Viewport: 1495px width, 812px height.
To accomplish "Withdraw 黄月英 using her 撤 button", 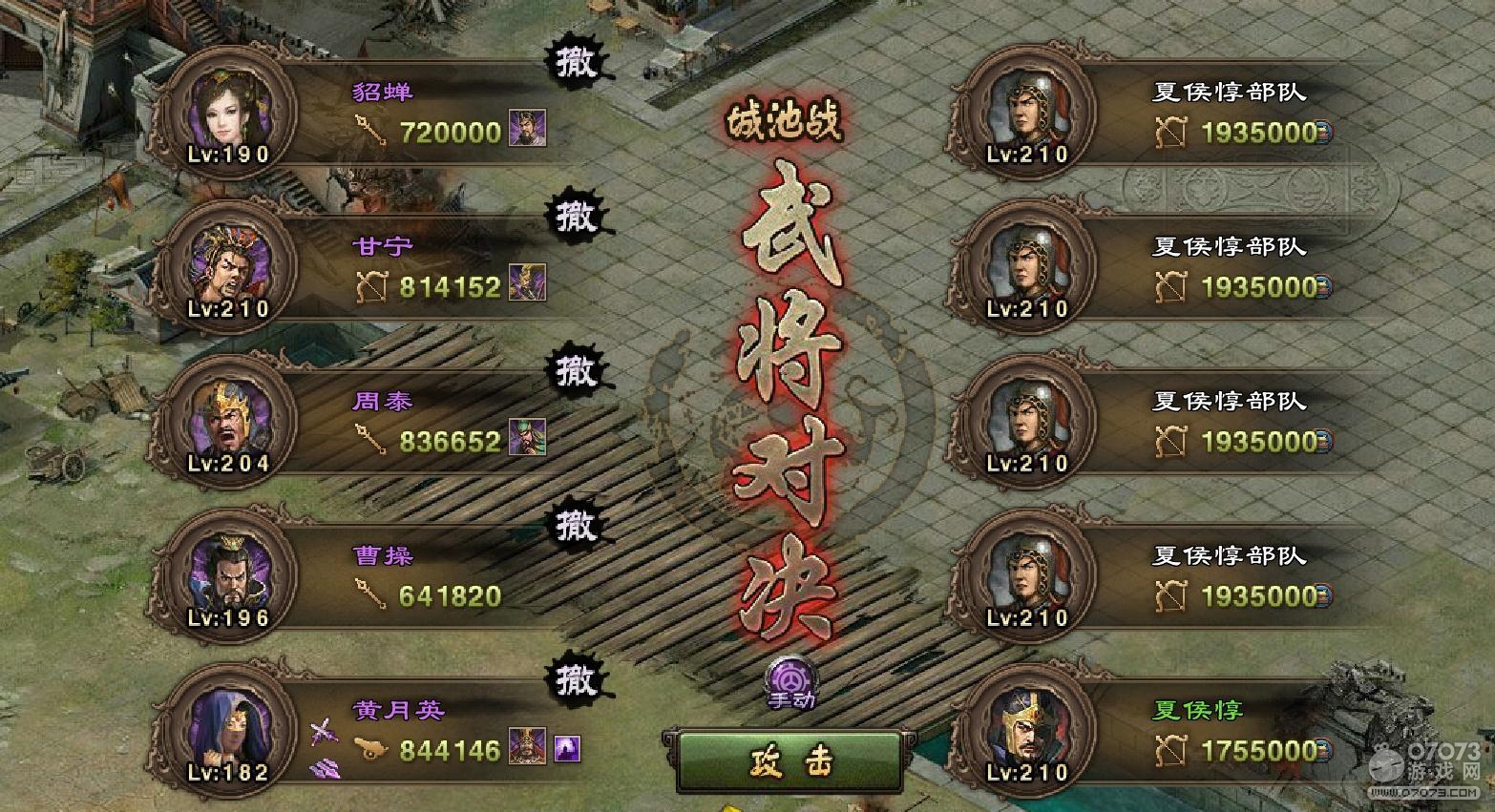I will point(576,680).
